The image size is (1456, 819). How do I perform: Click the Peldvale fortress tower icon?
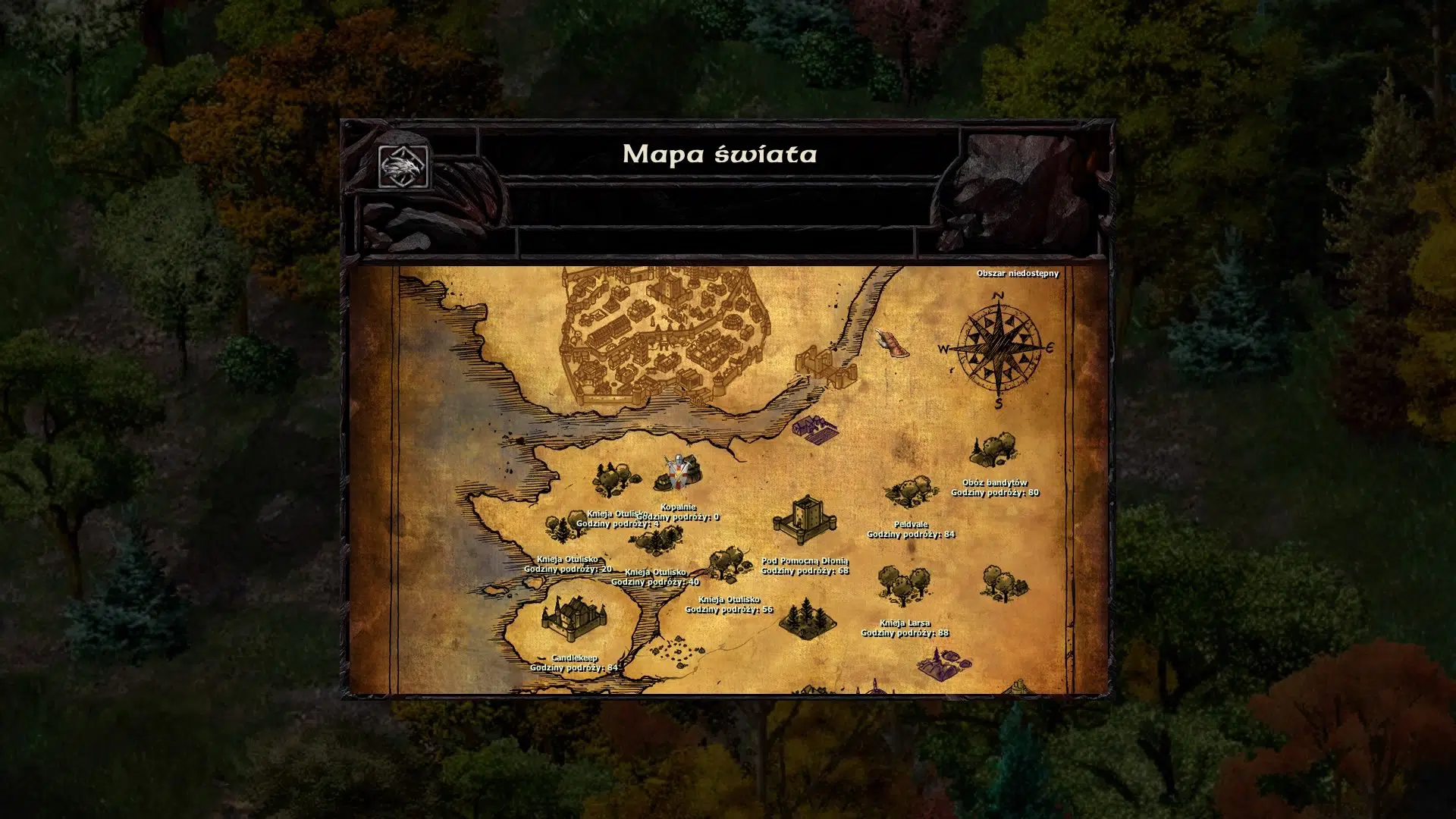tap(806, 519)
